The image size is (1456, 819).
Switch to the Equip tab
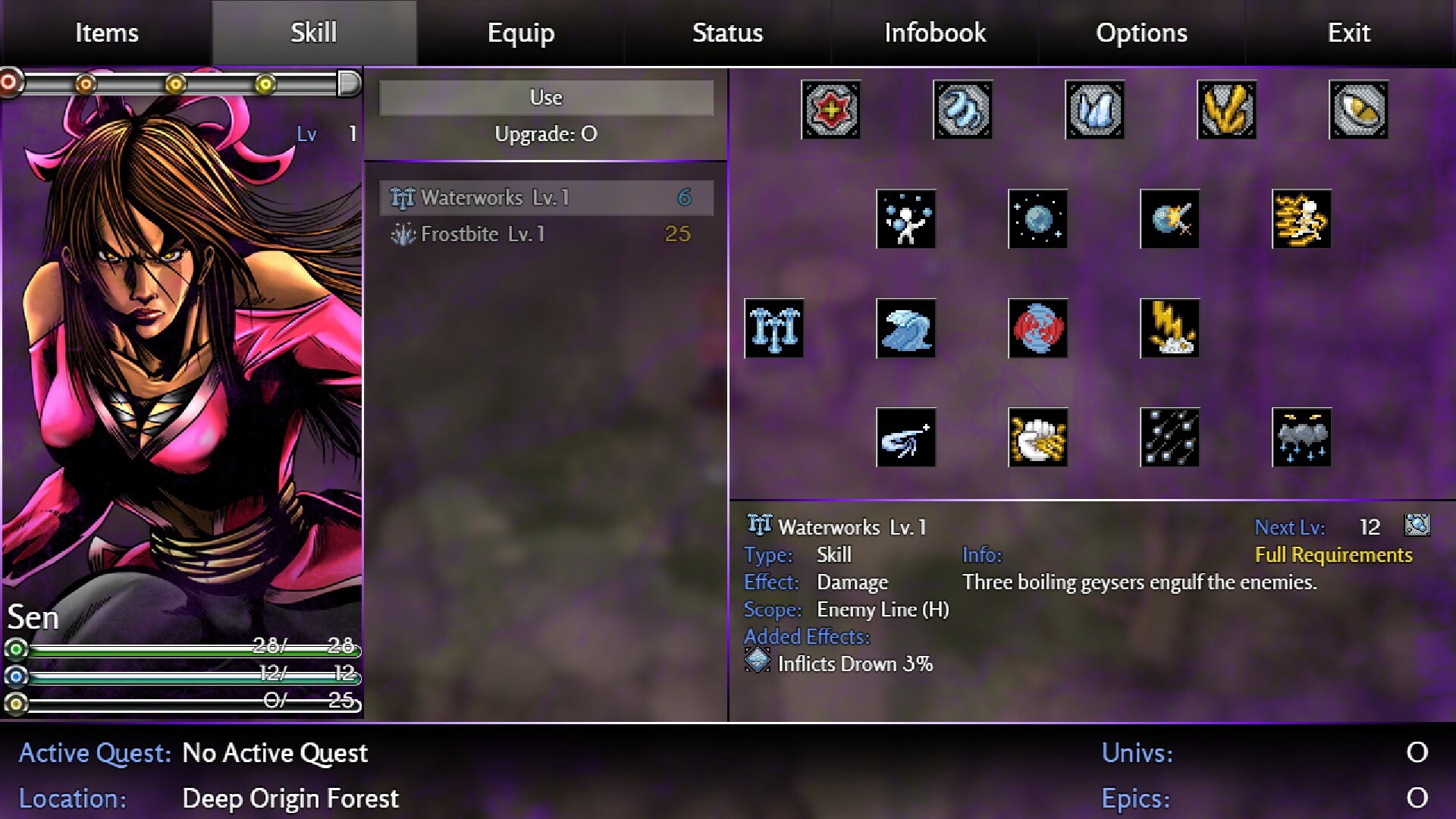coord(521,32)
